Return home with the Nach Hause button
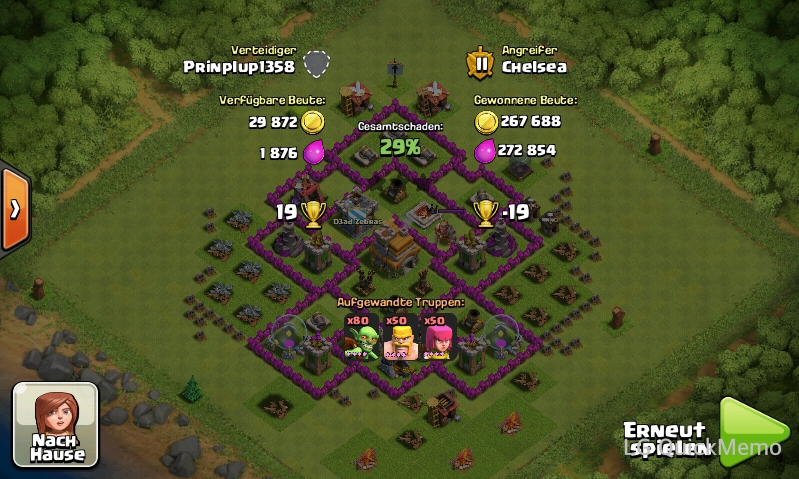Screen dimensions: 799x479 [x=55, y=425]
